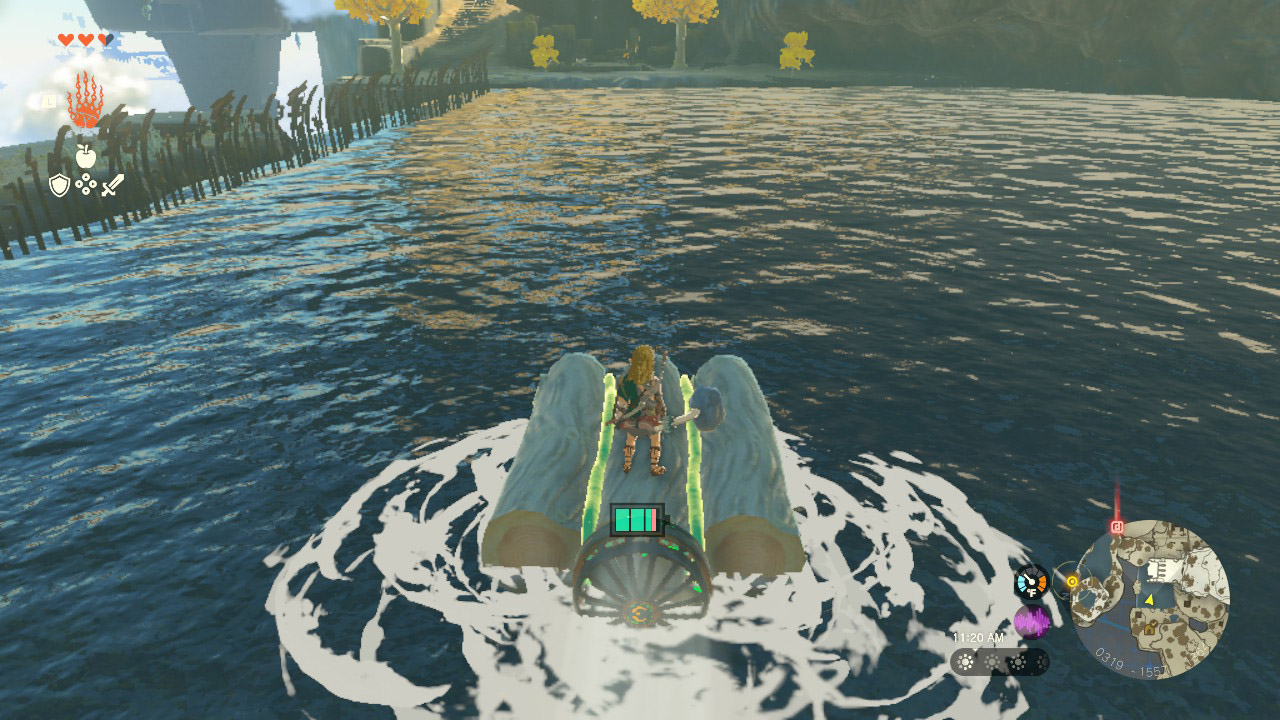Click the shield equipment icon
The image size is (1280, 720).
click(x=60, y=184)
